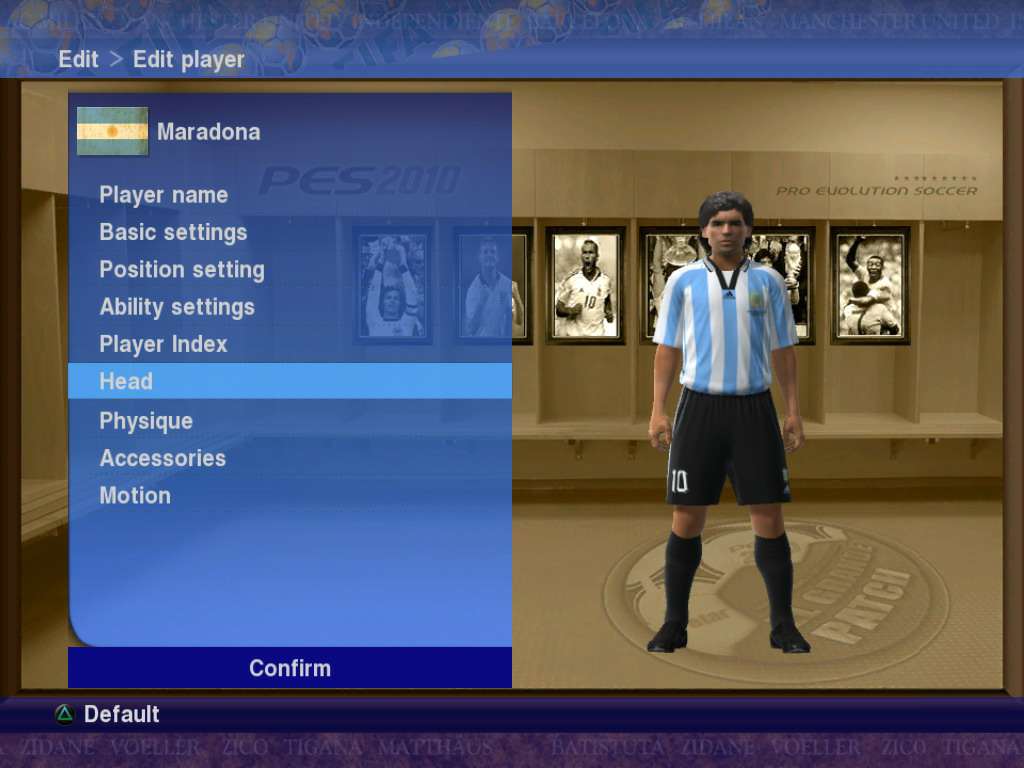Open Position setting

pos(182,270)
